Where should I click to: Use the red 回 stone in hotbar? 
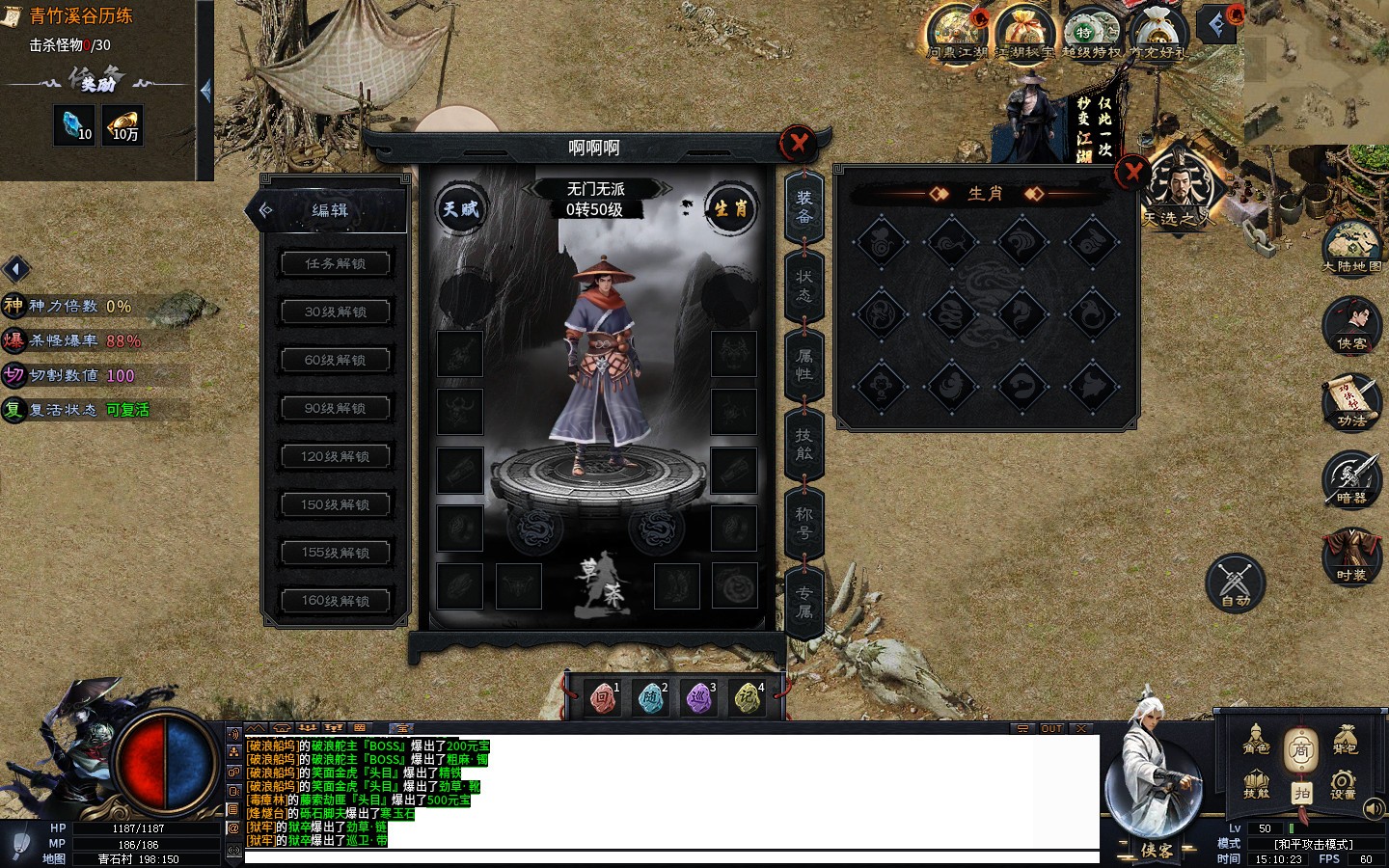603,697
